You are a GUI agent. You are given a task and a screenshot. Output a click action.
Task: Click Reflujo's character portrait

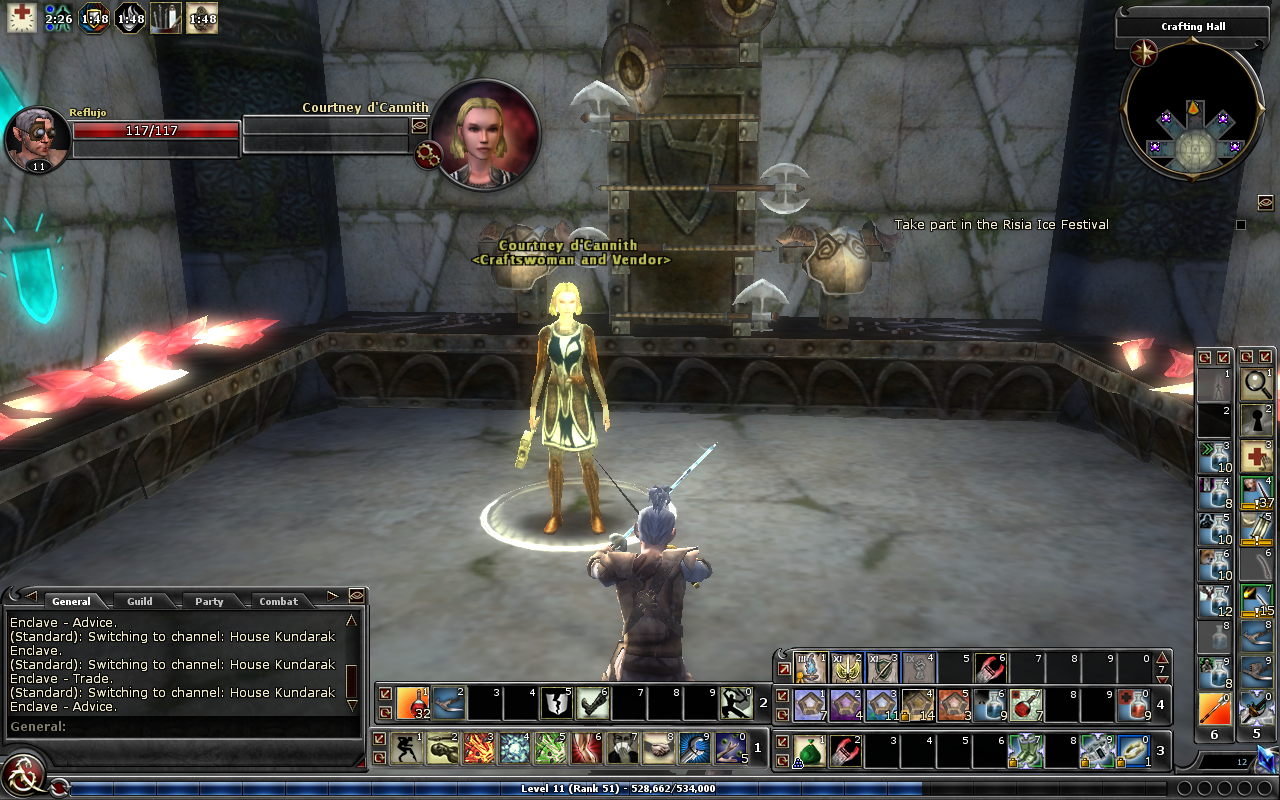(36, 136)
